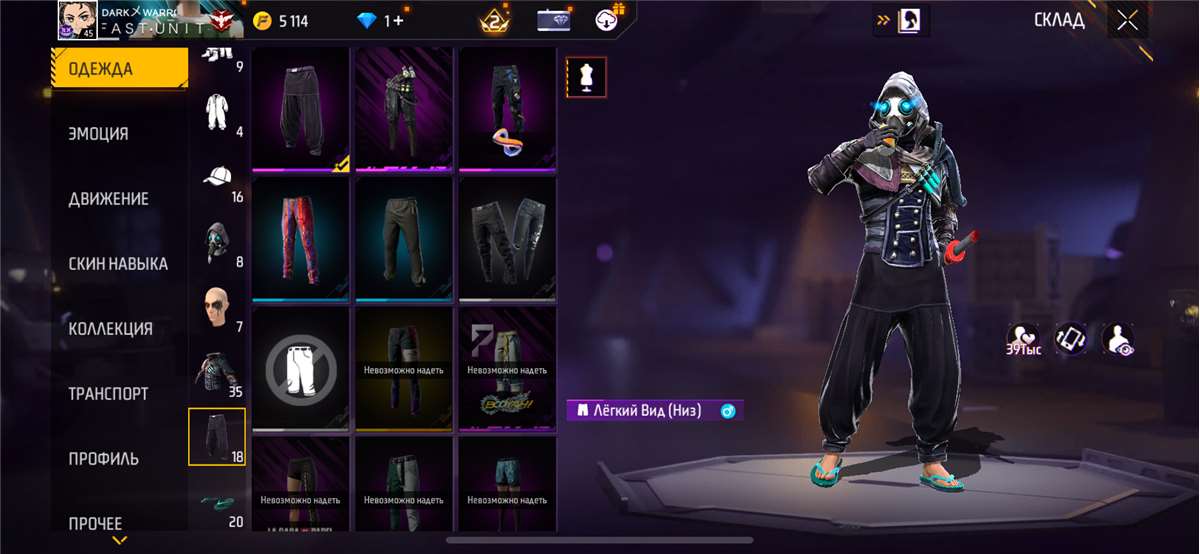
Task: Close the Склад screen with the X
Action: tap(1127, 21)
